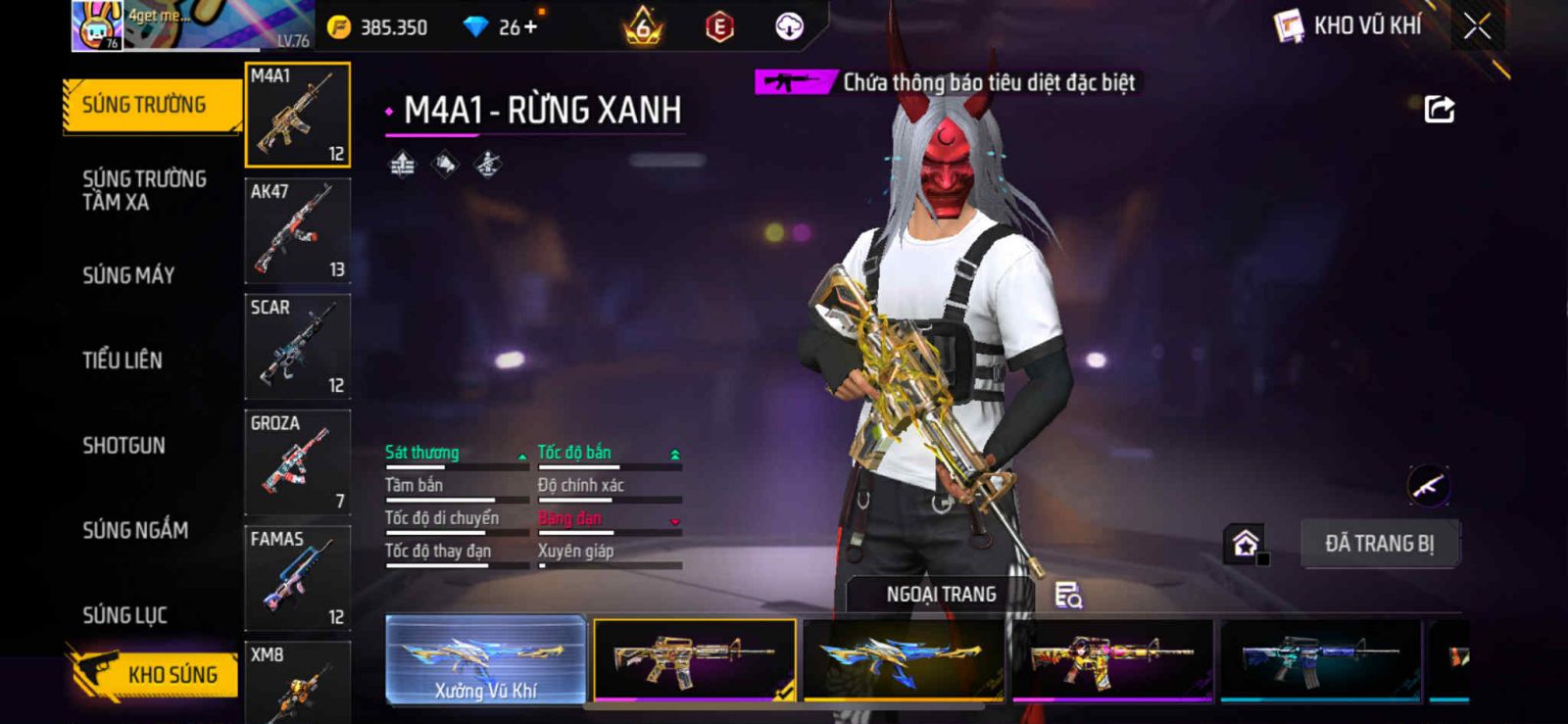Image resolution: width=1568 pixels, height=724 pixels.
Task: Click the Đã Trang Bị button
Action: [x=1379, y=544]
